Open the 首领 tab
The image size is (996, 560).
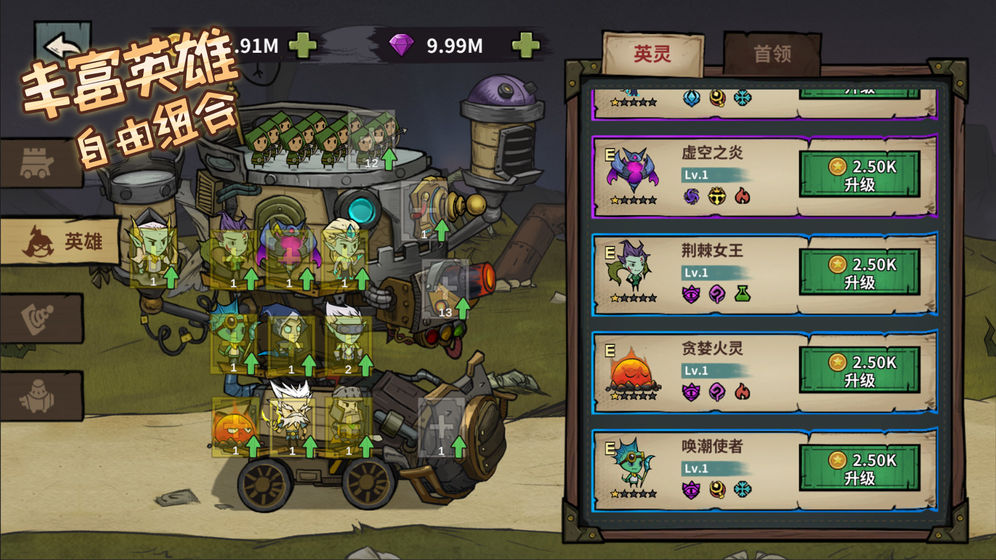click(771, 55)
